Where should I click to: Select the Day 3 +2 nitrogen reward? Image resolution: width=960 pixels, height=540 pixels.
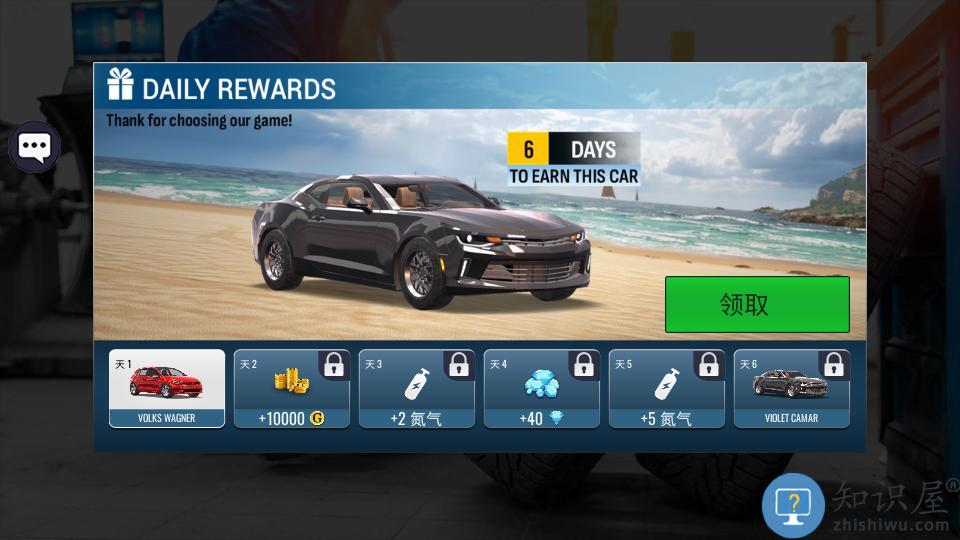pos(417,389)
